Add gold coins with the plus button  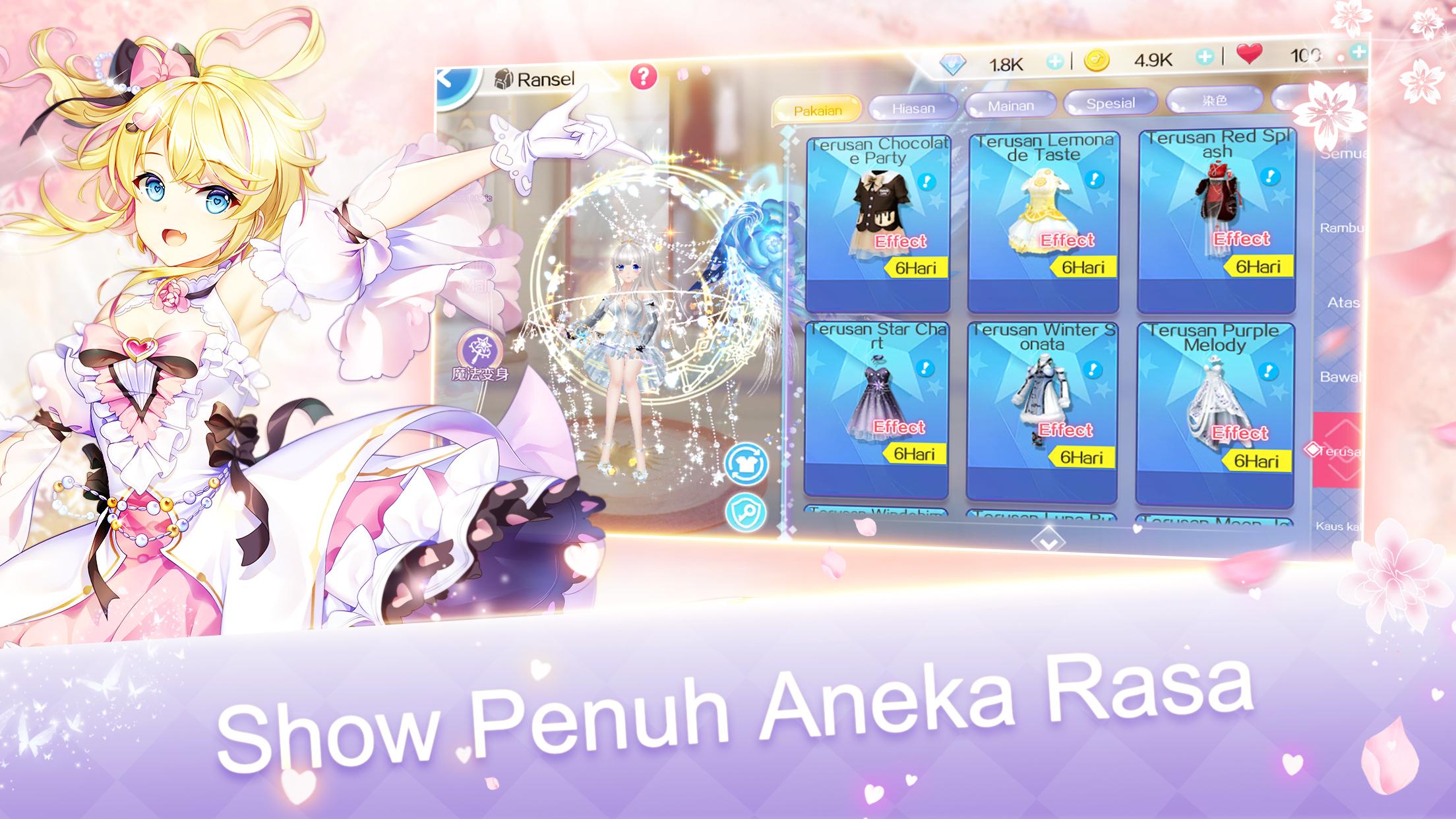pos(1204,57)
